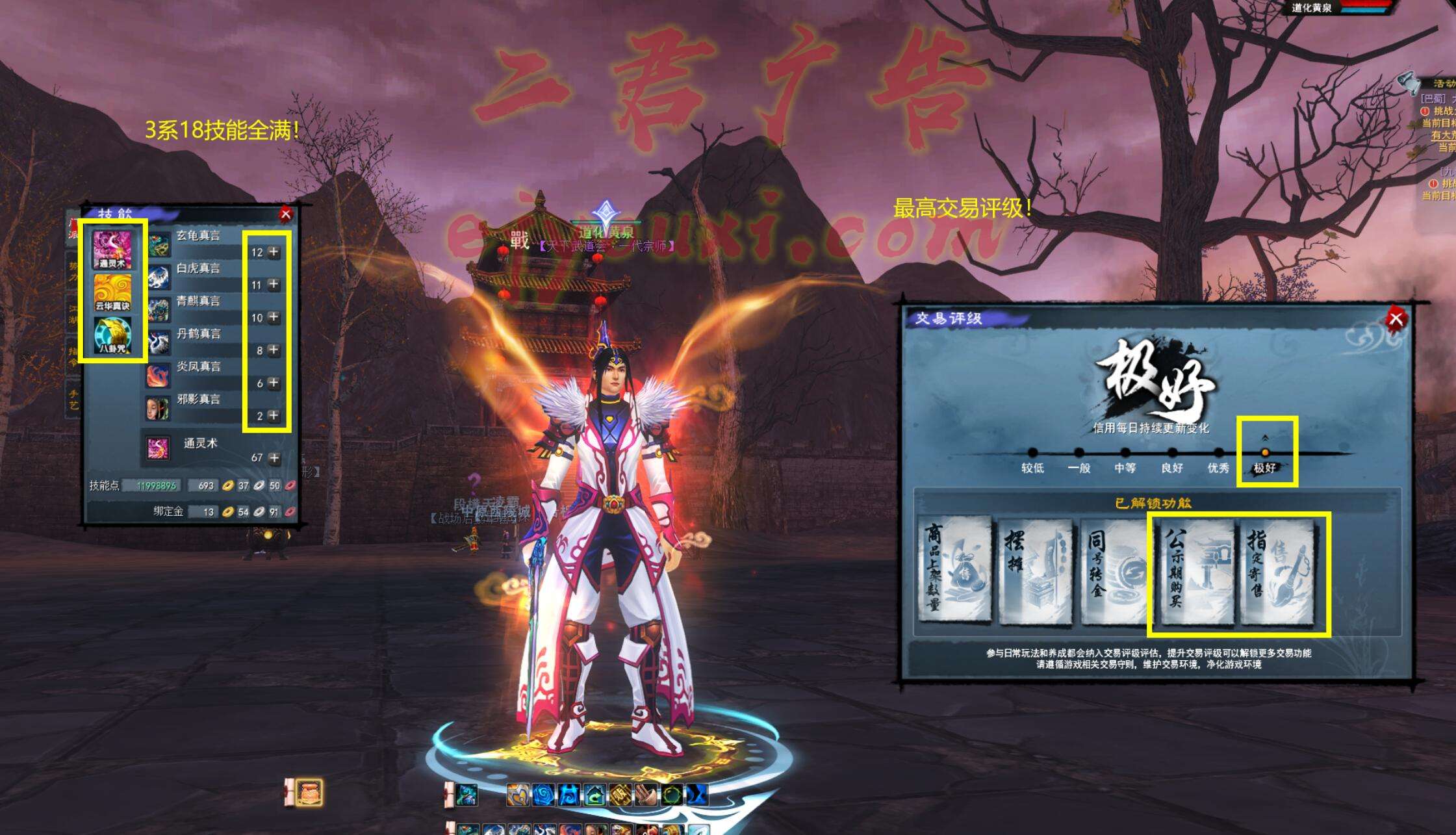The width and height of the screenshot is (1456, 835).
Task: Open the 同号转金 feature card
Action: [x=1114, y=571]
